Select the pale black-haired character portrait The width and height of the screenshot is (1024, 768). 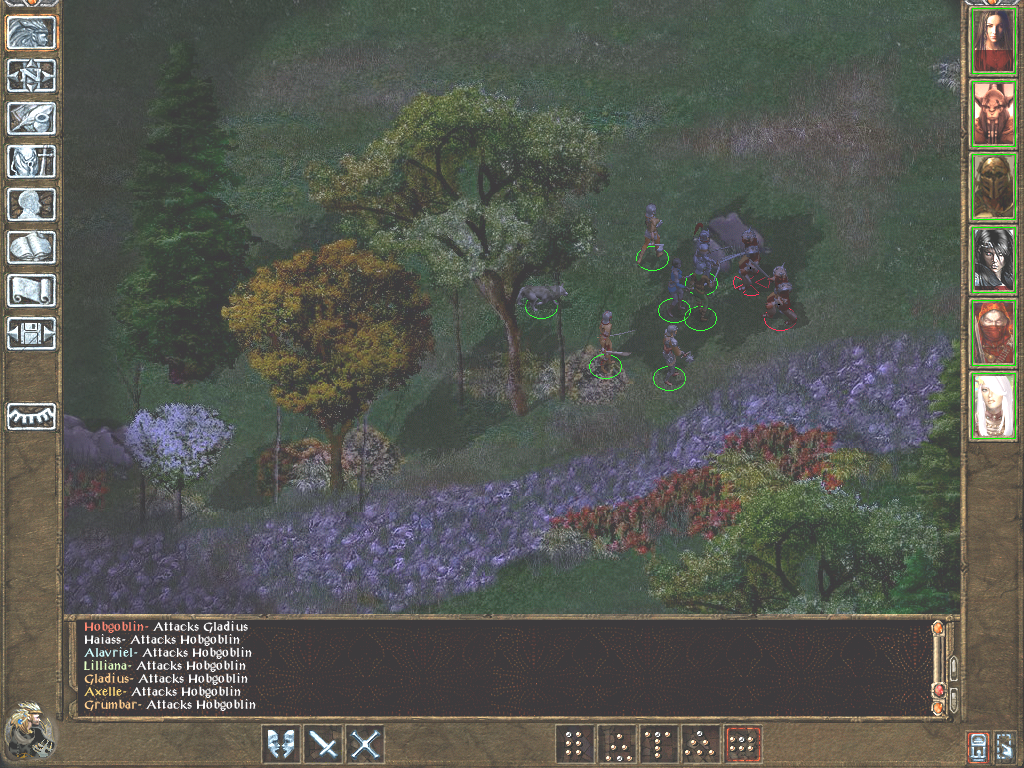tap(994, 259)
